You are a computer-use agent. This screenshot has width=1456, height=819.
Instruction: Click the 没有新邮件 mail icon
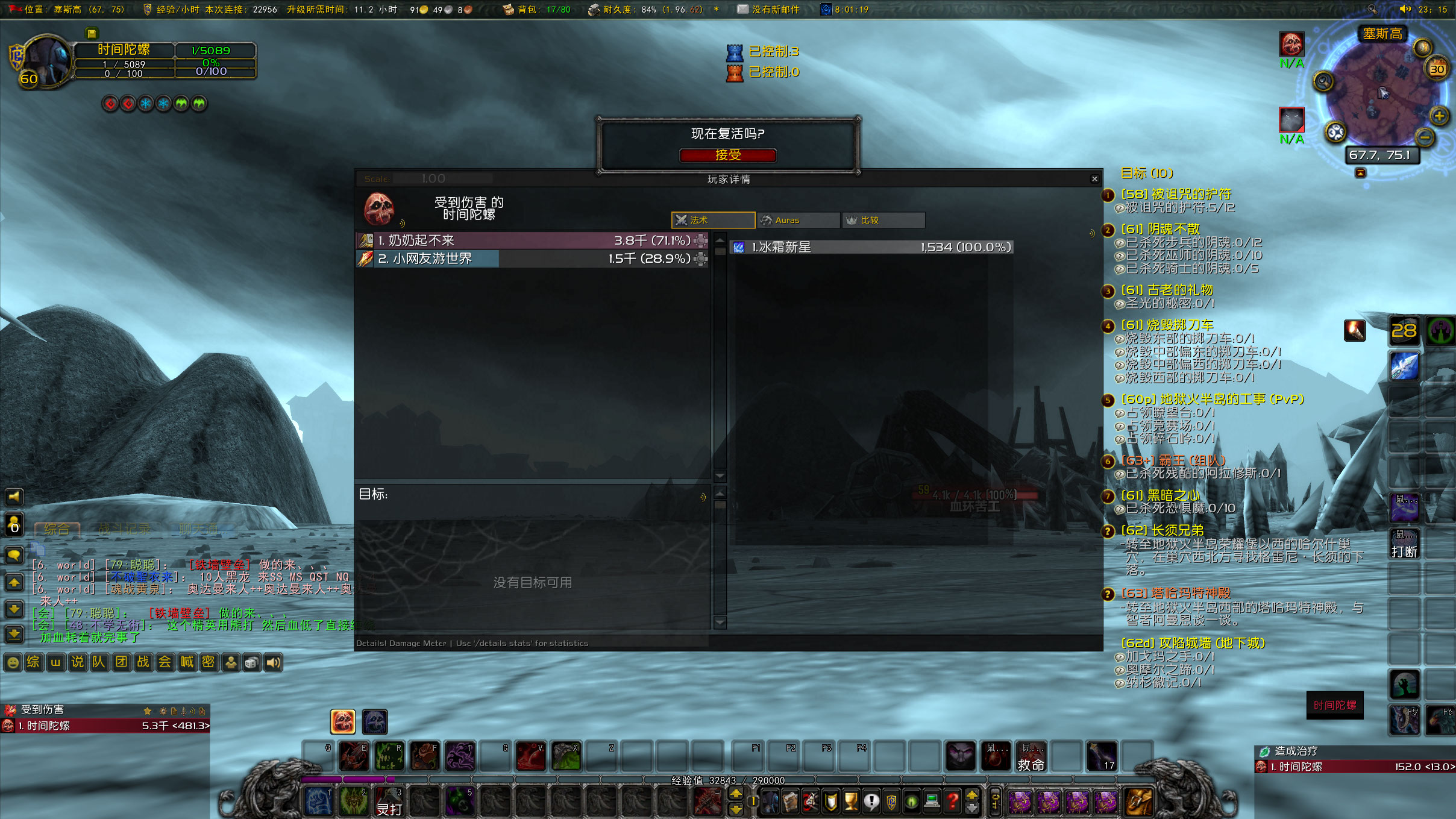pyautogui.click(x=742, y=10)
